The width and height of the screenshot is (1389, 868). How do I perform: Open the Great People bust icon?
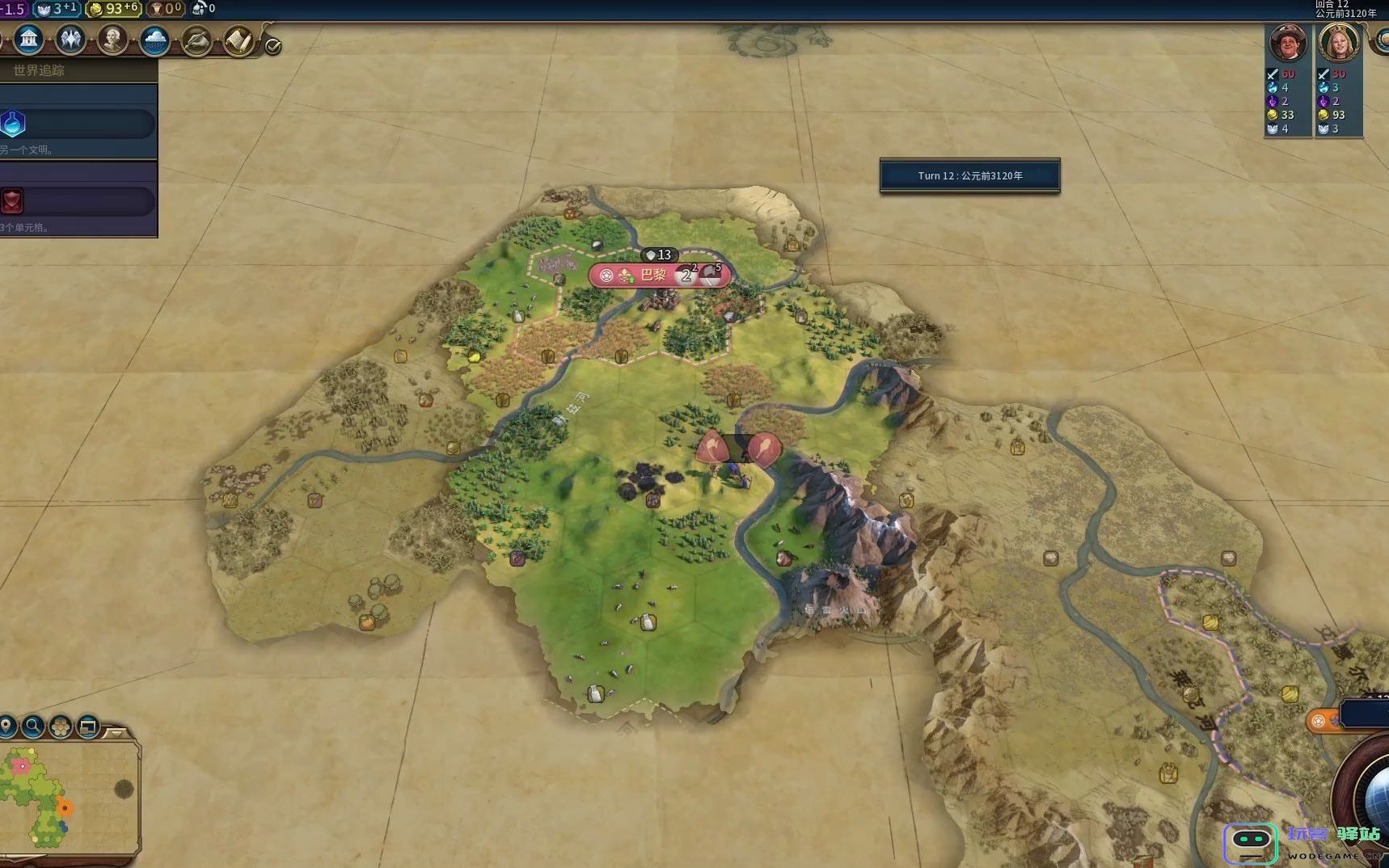tap(112, 39)
